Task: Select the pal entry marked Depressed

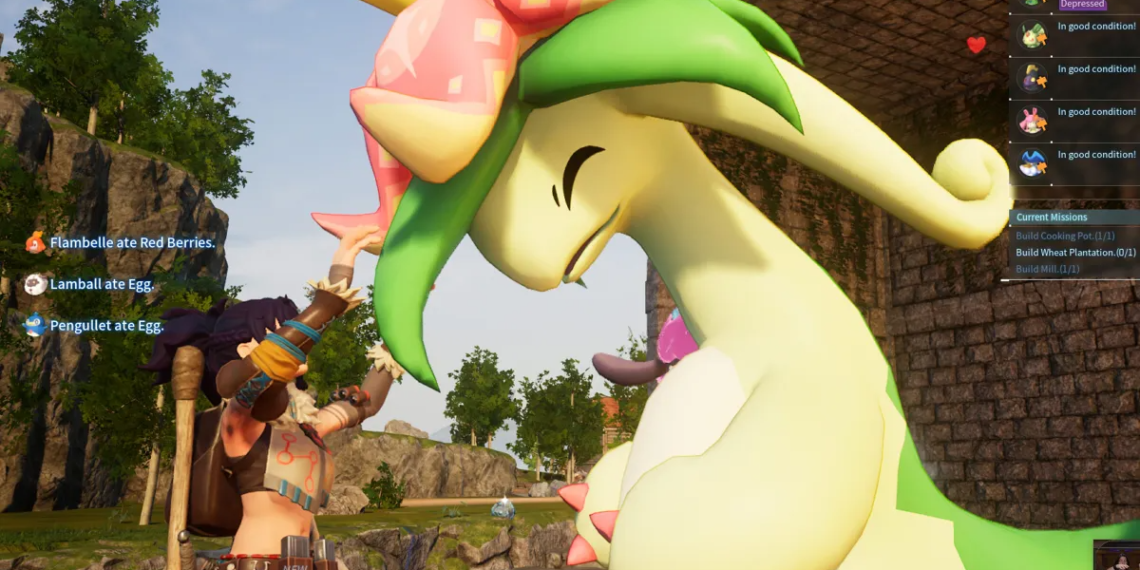Action: [x=1074, y=5]
